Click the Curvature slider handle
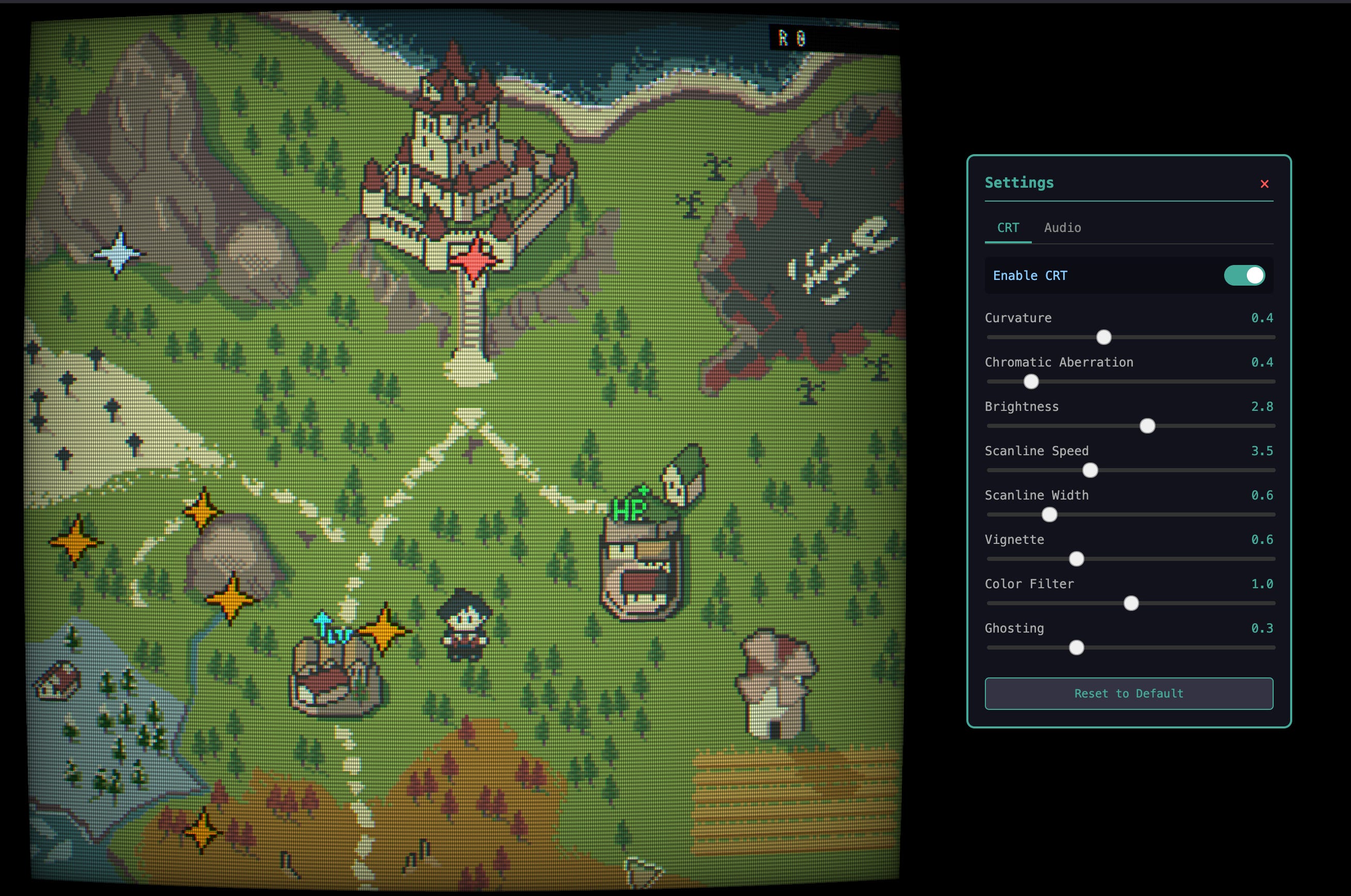 [x=1103, y=337]
